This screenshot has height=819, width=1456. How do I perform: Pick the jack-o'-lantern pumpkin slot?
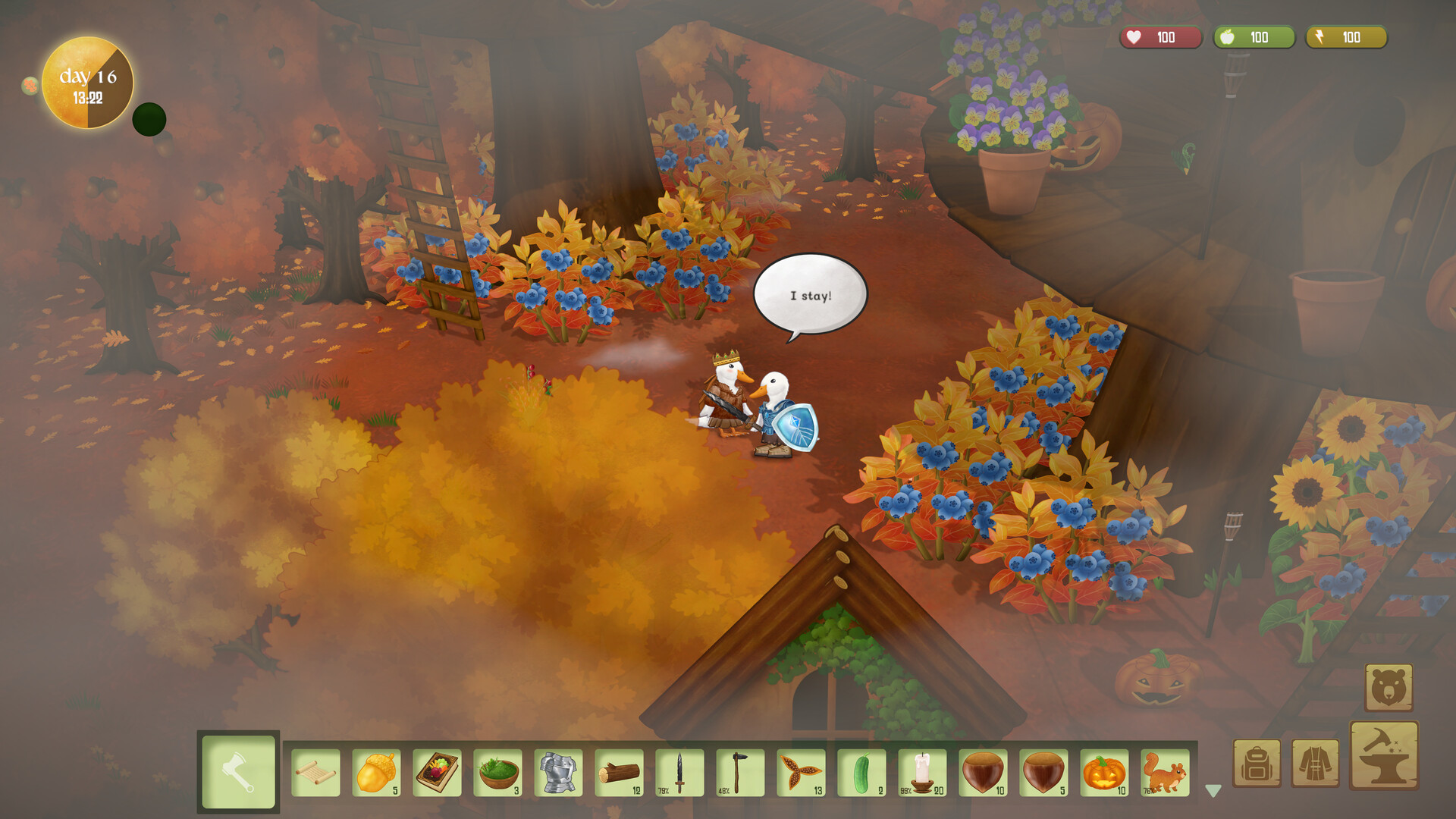[x=1104, y=773]
